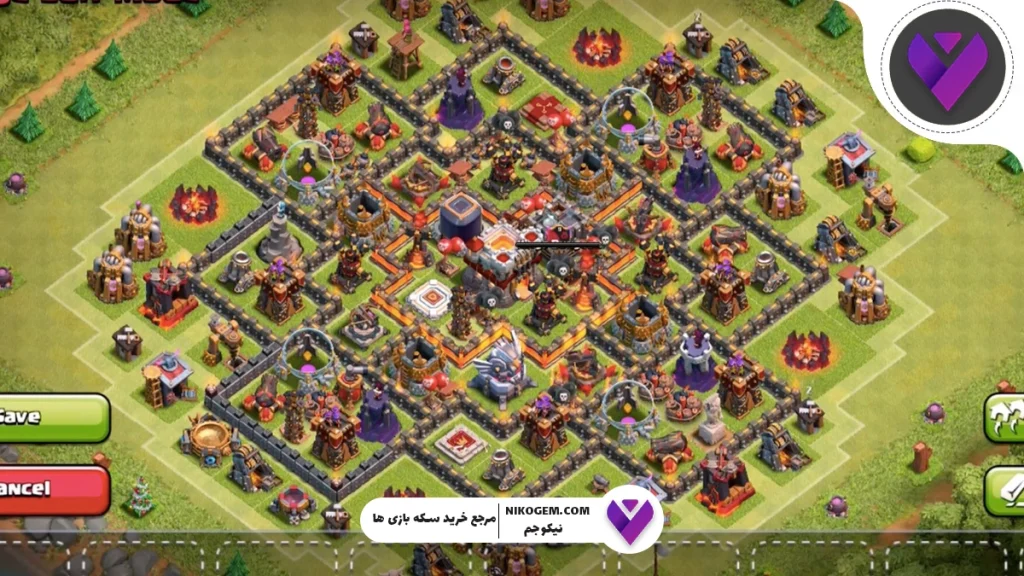Open the NIKOGEM.COM banner link

500,520
